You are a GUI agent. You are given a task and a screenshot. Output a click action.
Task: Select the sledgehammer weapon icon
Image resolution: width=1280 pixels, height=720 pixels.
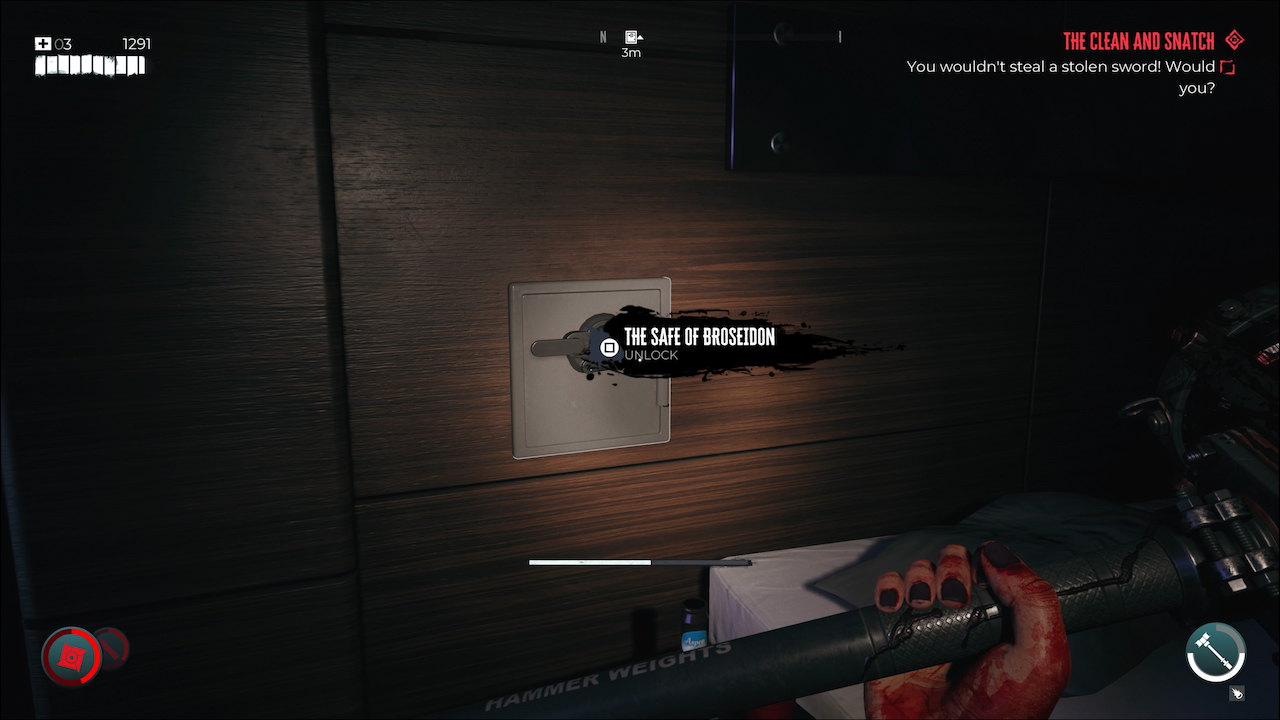(1216, 652)
